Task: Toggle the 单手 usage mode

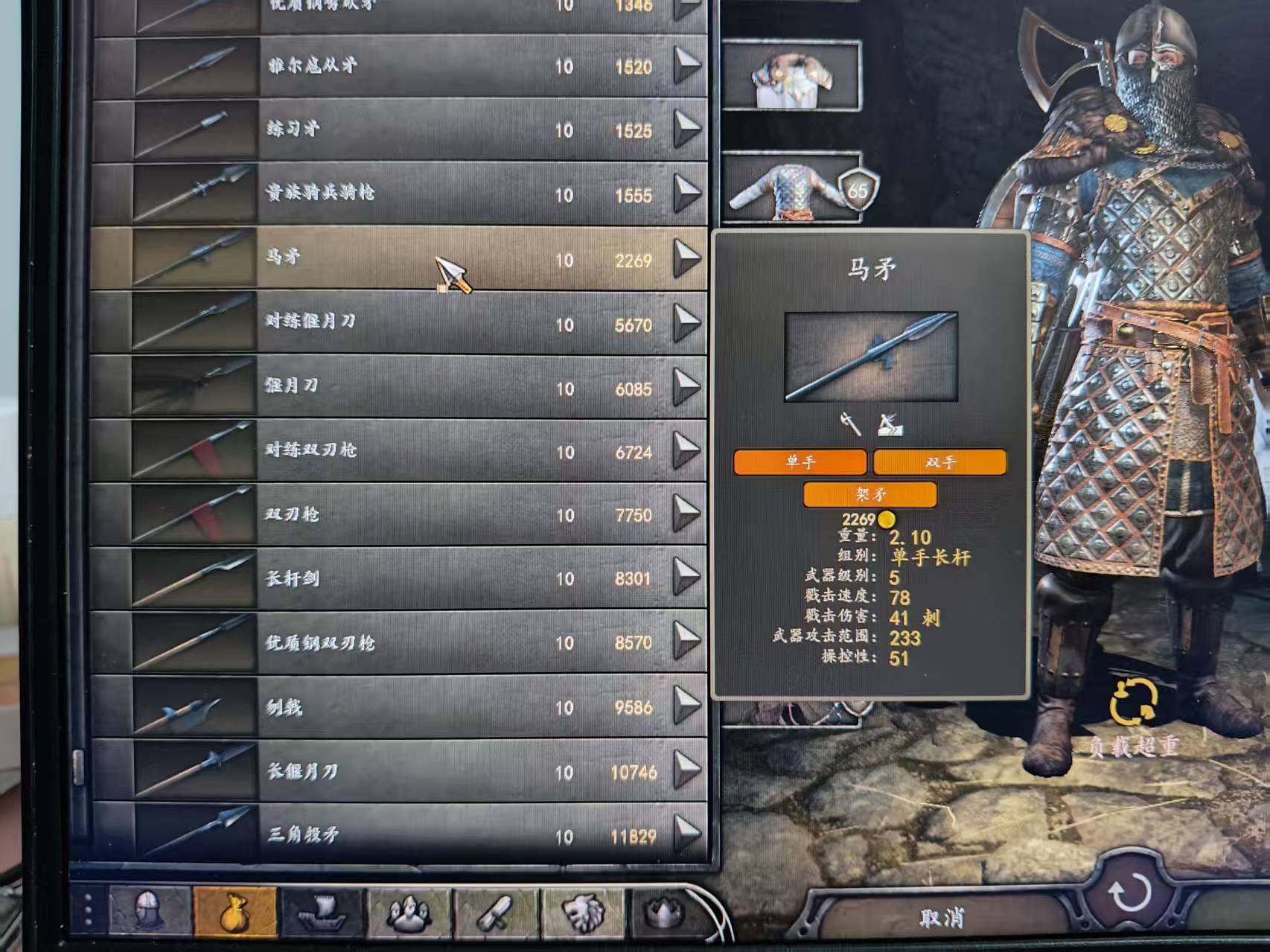Action: pyautogui.click(x=799, y=463)
